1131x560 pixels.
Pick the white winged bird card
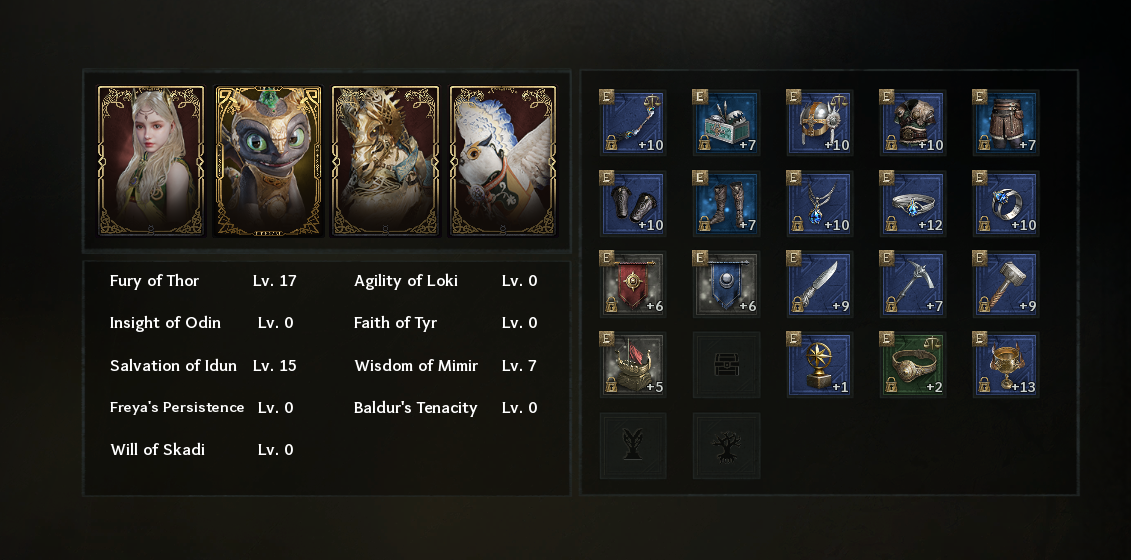tap(502, 161)
